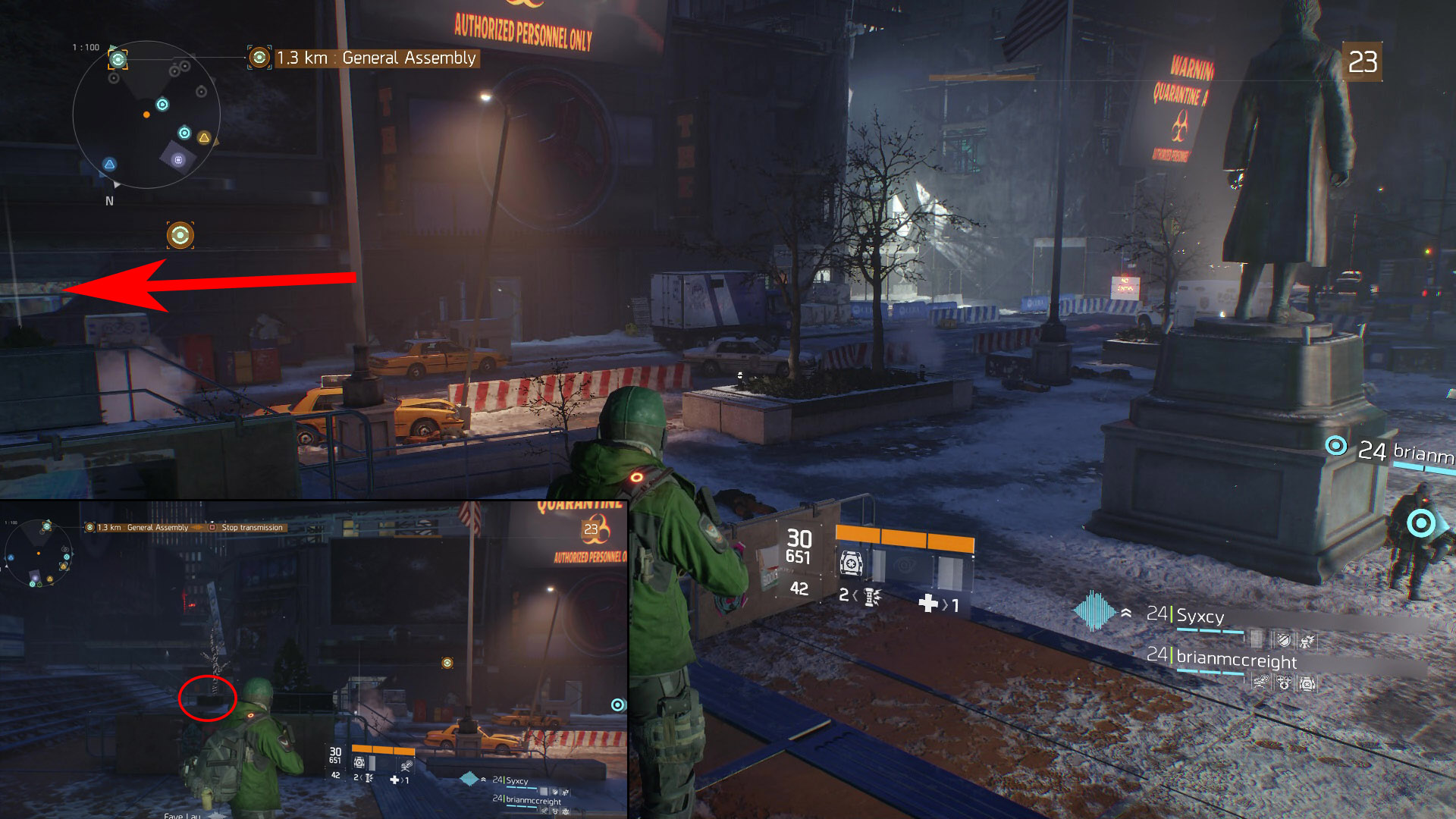Click the circular minimap

146,115
